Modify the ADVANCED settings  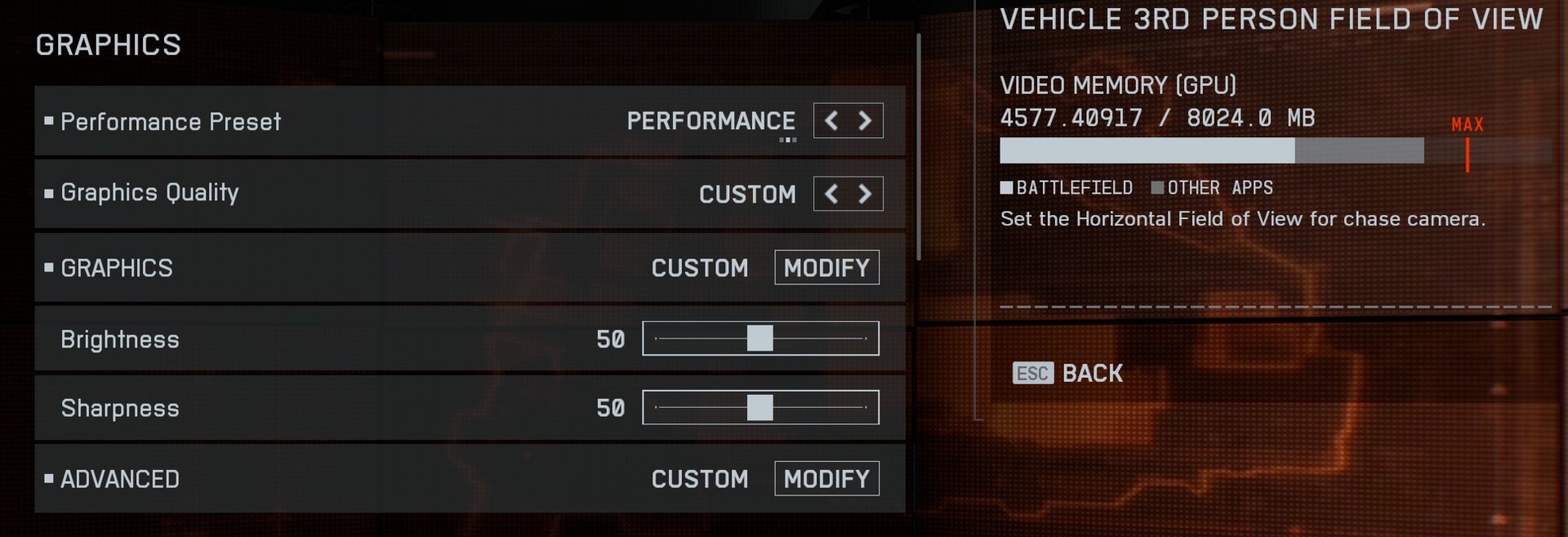826,479
